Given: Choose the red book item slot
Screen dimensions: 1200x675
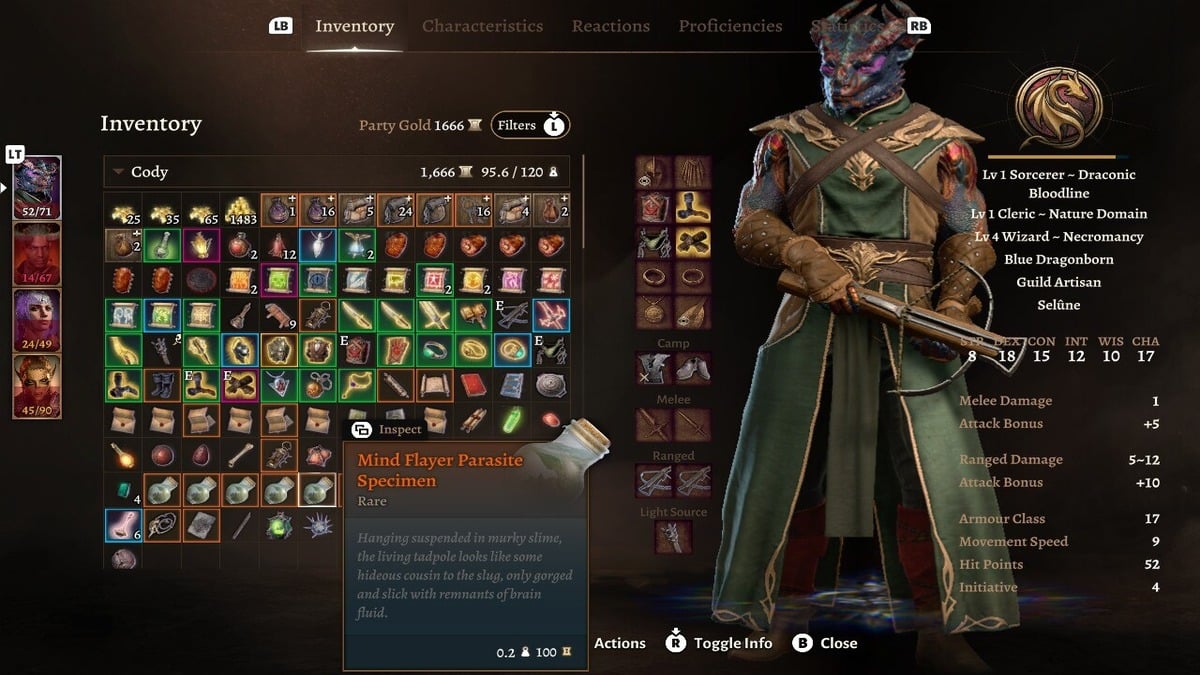Looking at the screenshot, I should pos(472,385).
